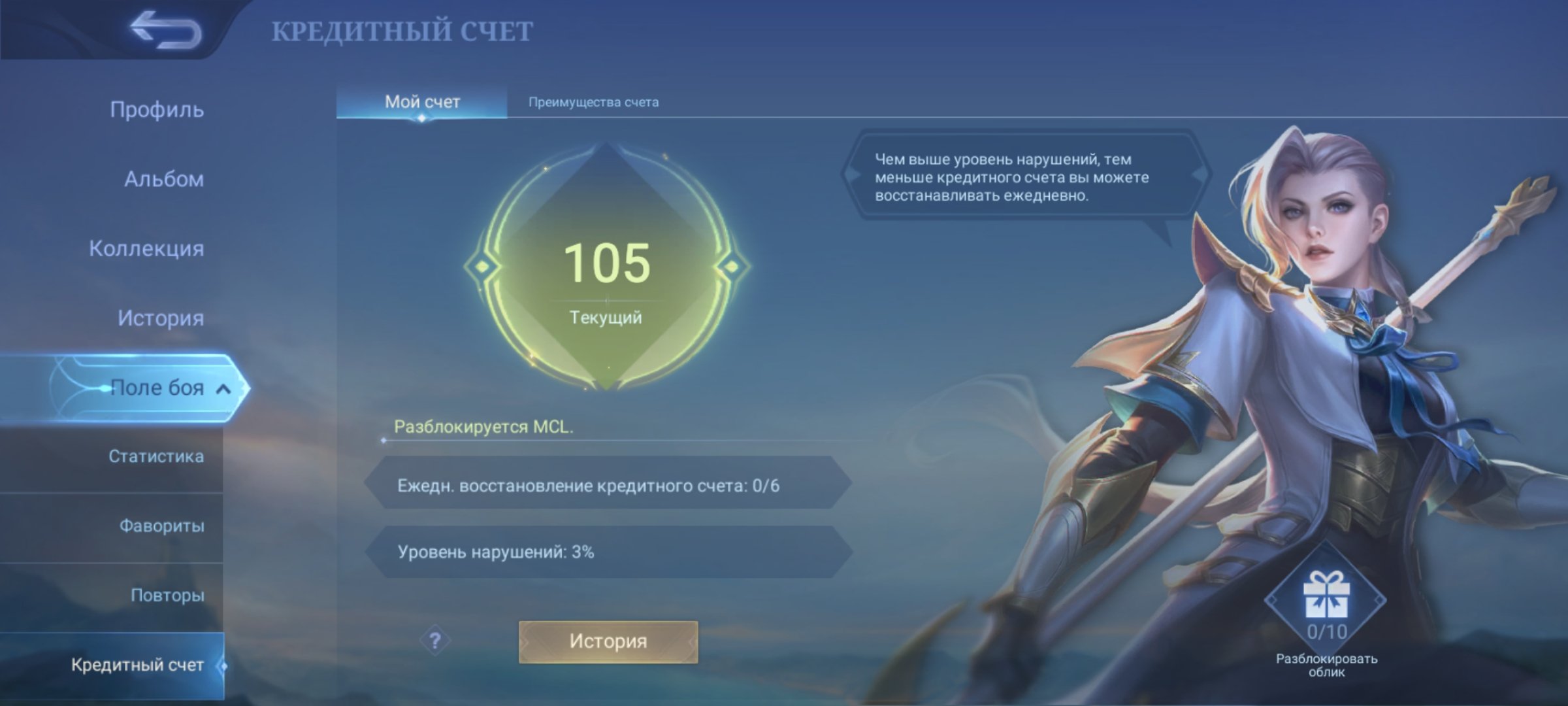The height and width of the screenshot is (706, 1568).
Task: View the Повторы replays page
Action: point(167,596)
